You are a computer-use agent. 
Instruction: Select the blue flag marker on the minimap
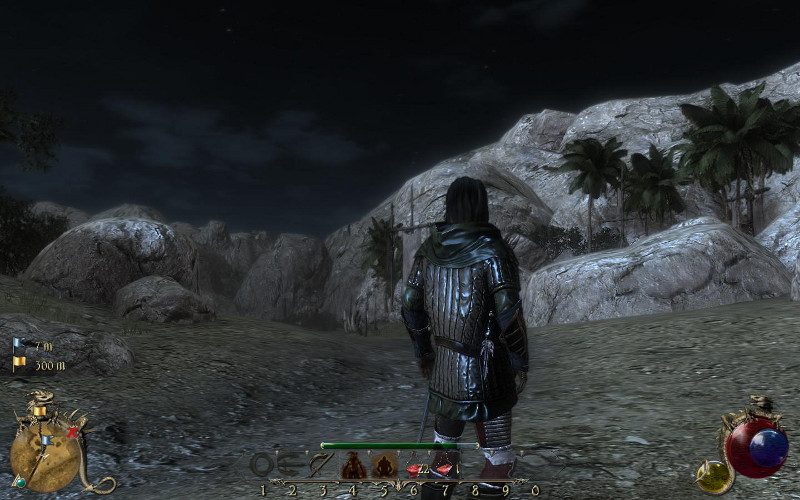[46, 440]
